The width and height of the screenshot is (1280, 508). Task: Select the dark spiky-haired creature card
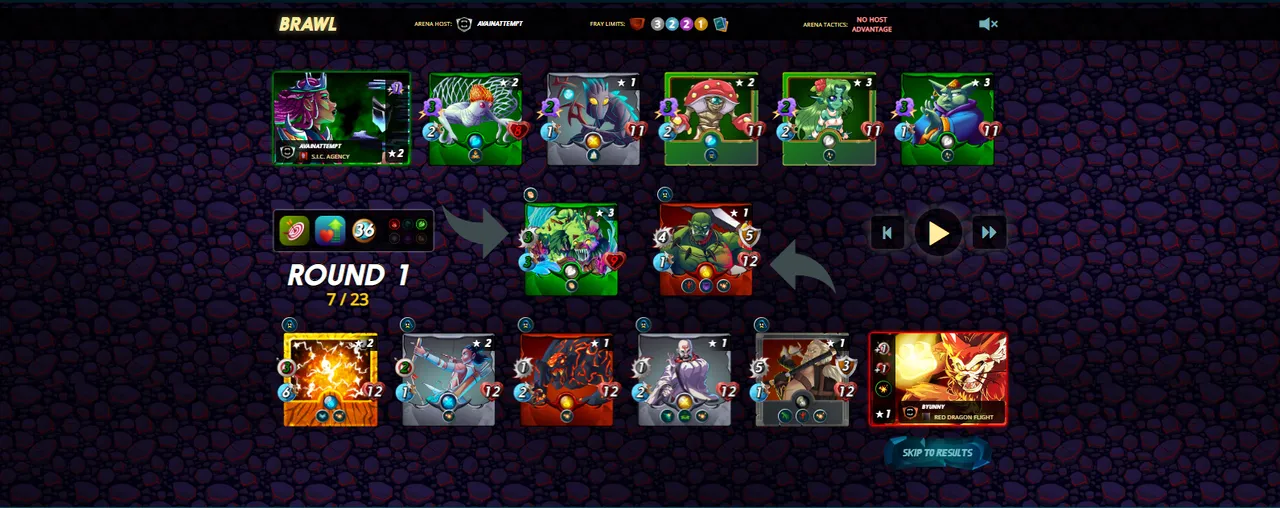click(x=593, y=119)
